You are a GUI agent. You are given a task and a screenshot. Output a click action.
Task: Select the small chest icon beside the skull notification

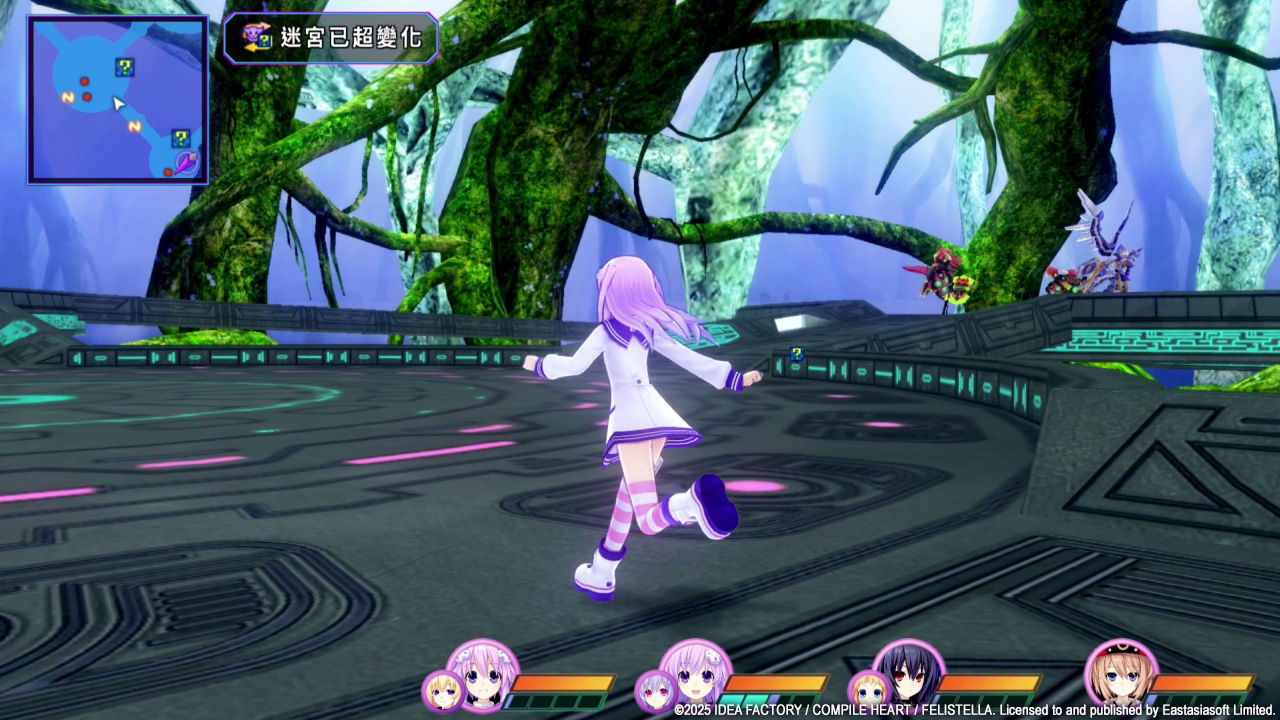[264, 41]
